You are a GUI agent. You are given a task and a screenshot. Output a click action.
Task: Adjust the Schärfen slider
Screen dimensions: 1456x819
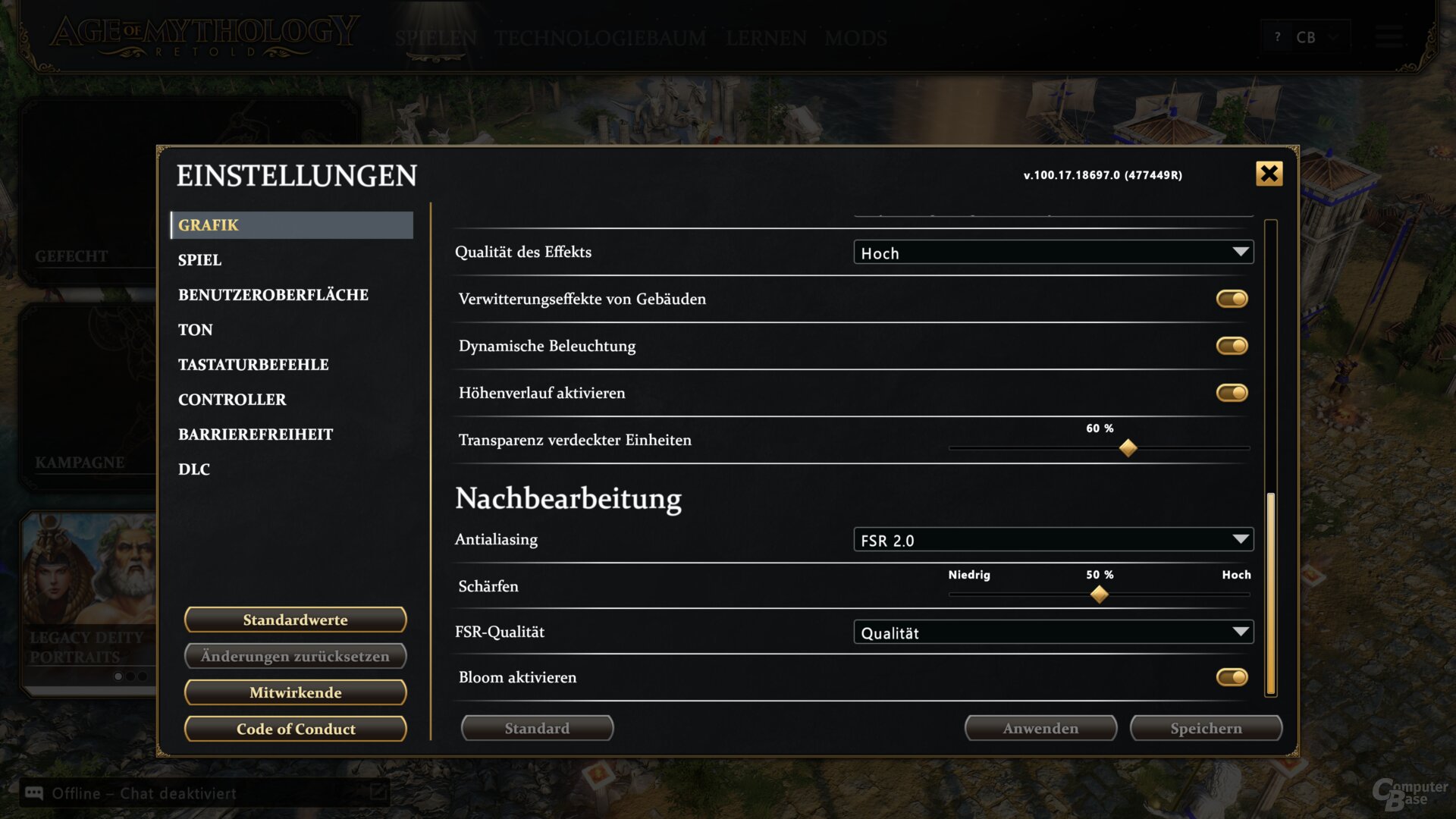point(1099,595)
